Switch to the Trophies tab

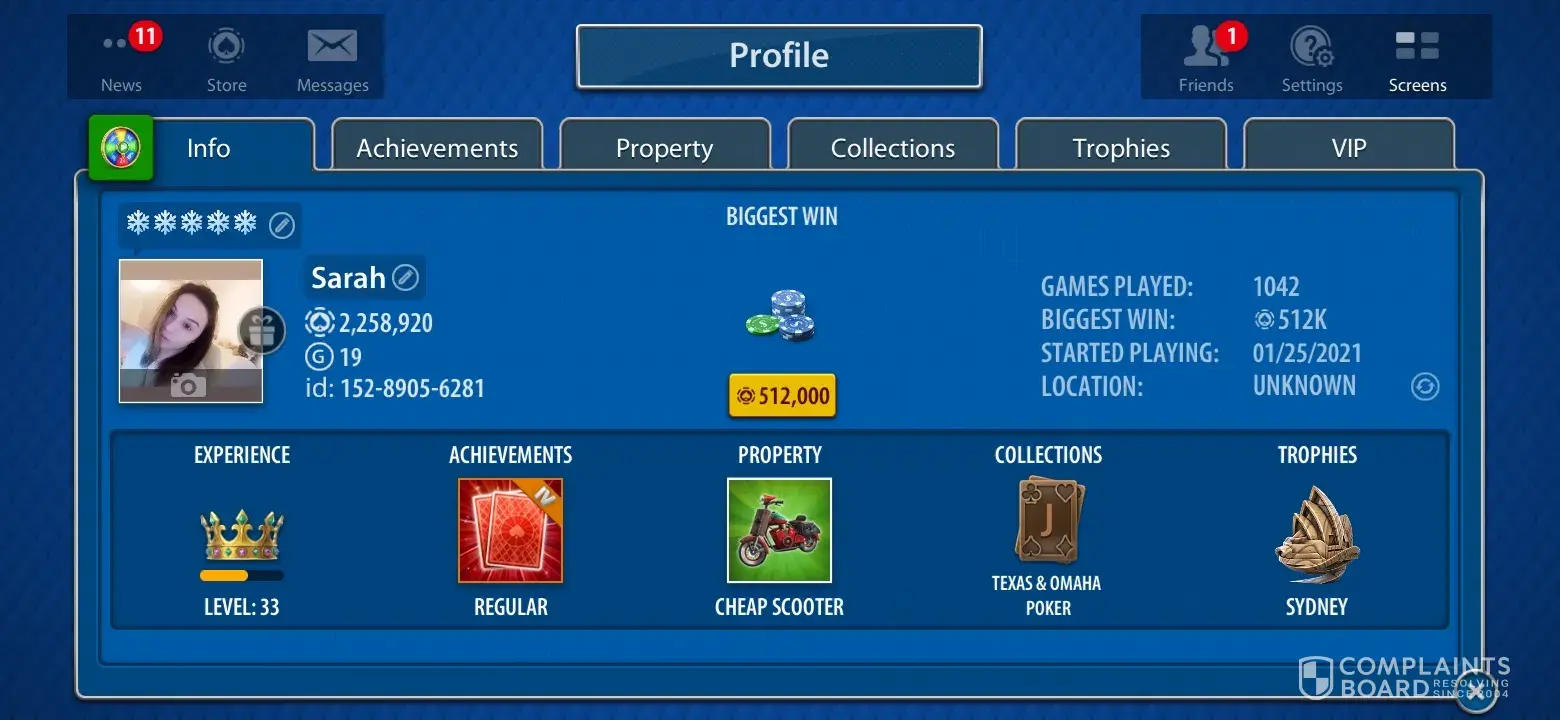click(x=1120, y=148)
